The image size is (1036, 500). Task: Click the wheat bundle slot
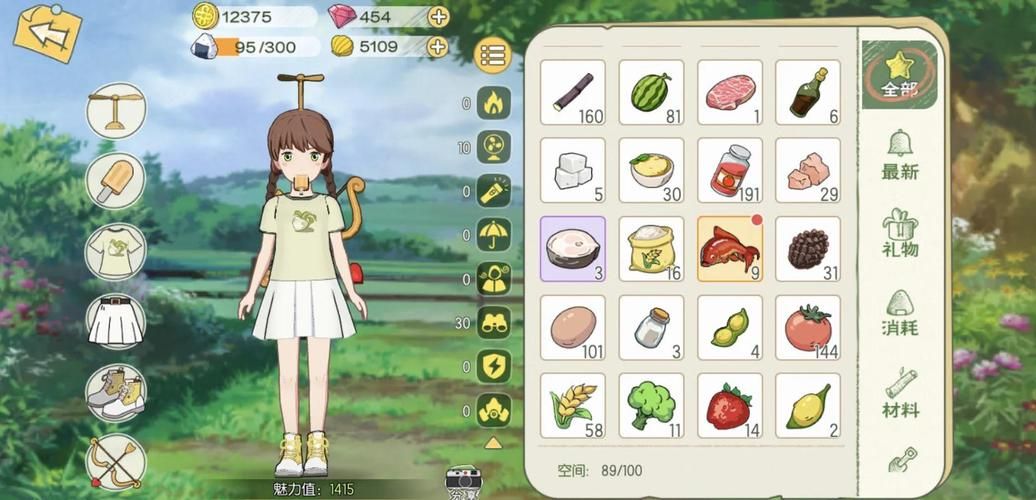tap(572, 405)
